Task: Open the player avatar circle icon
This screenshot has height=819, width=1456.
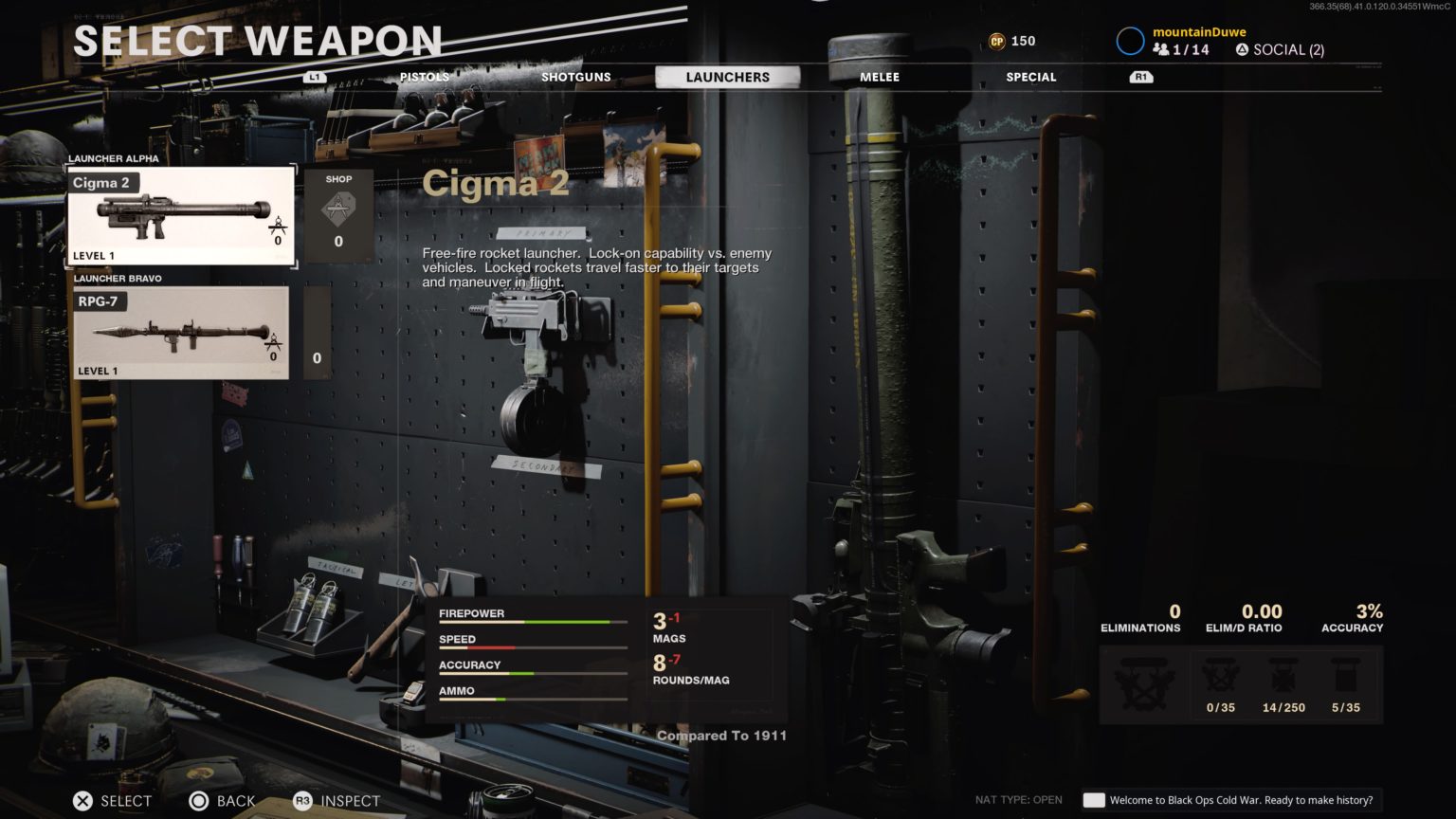Action: pos(1130,40)
